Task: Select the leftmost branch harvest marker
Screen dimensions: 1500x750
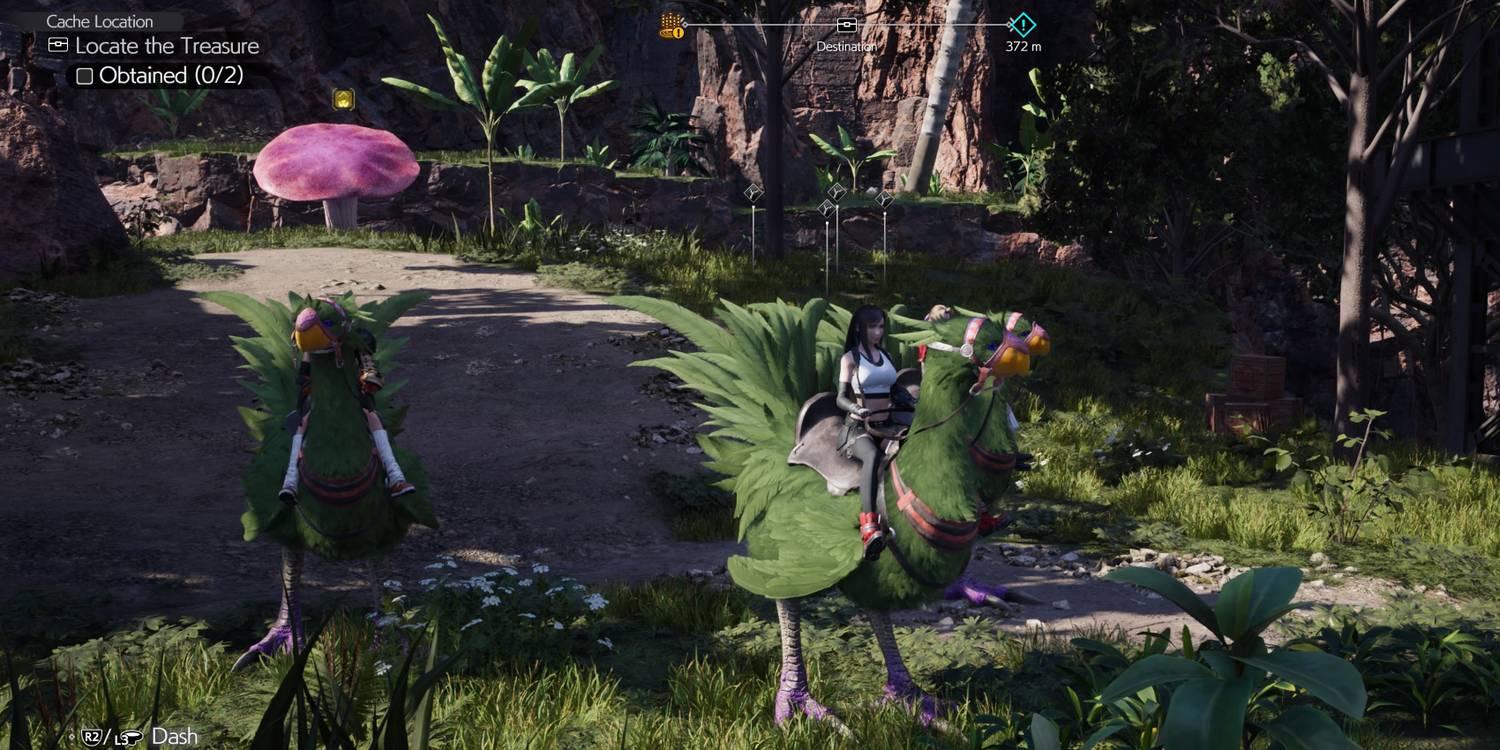Action: (753, 192)
